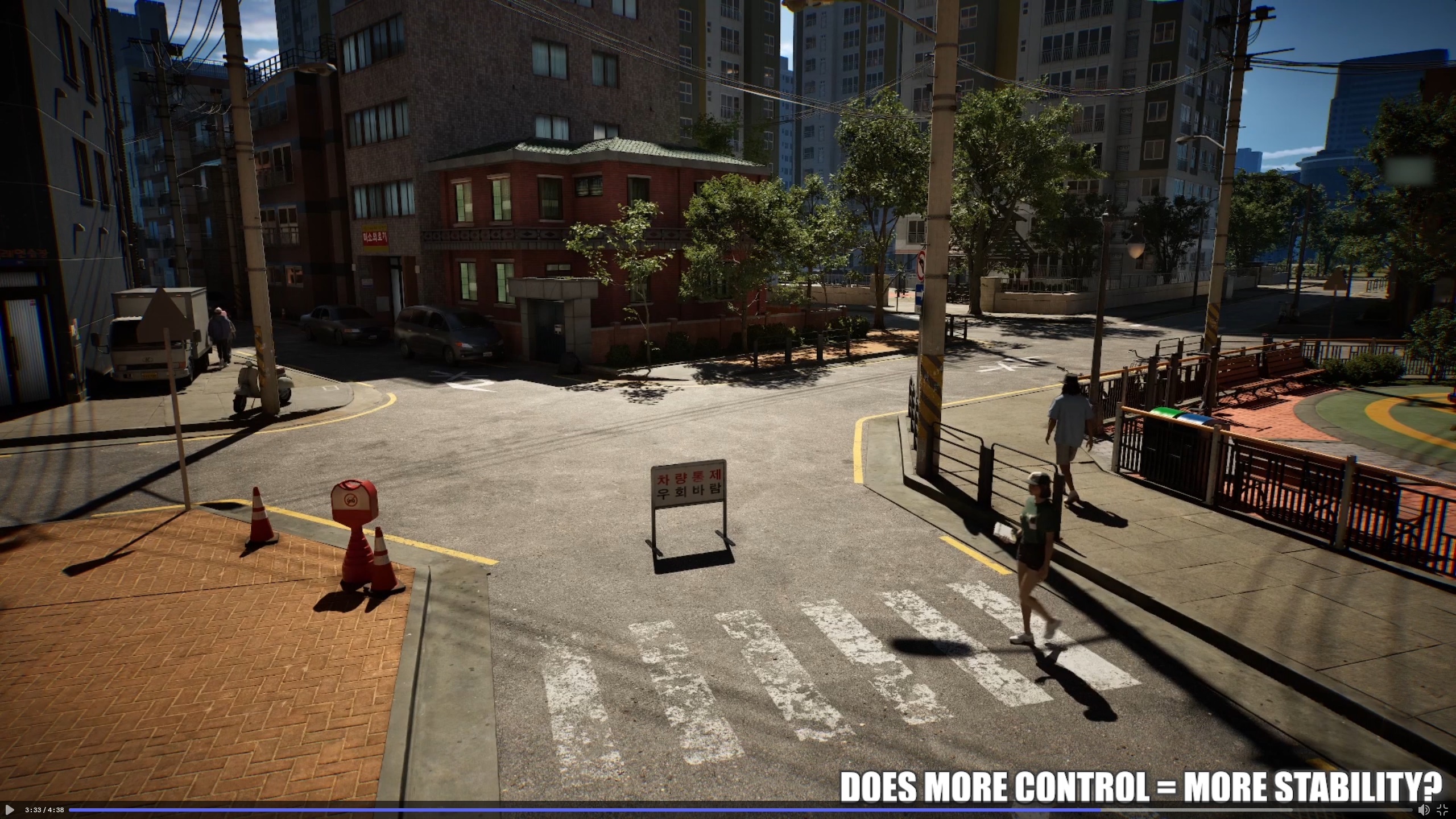The image size is (1456, 819).
Task: Click the play button to resume video
Action: (9, 809)
